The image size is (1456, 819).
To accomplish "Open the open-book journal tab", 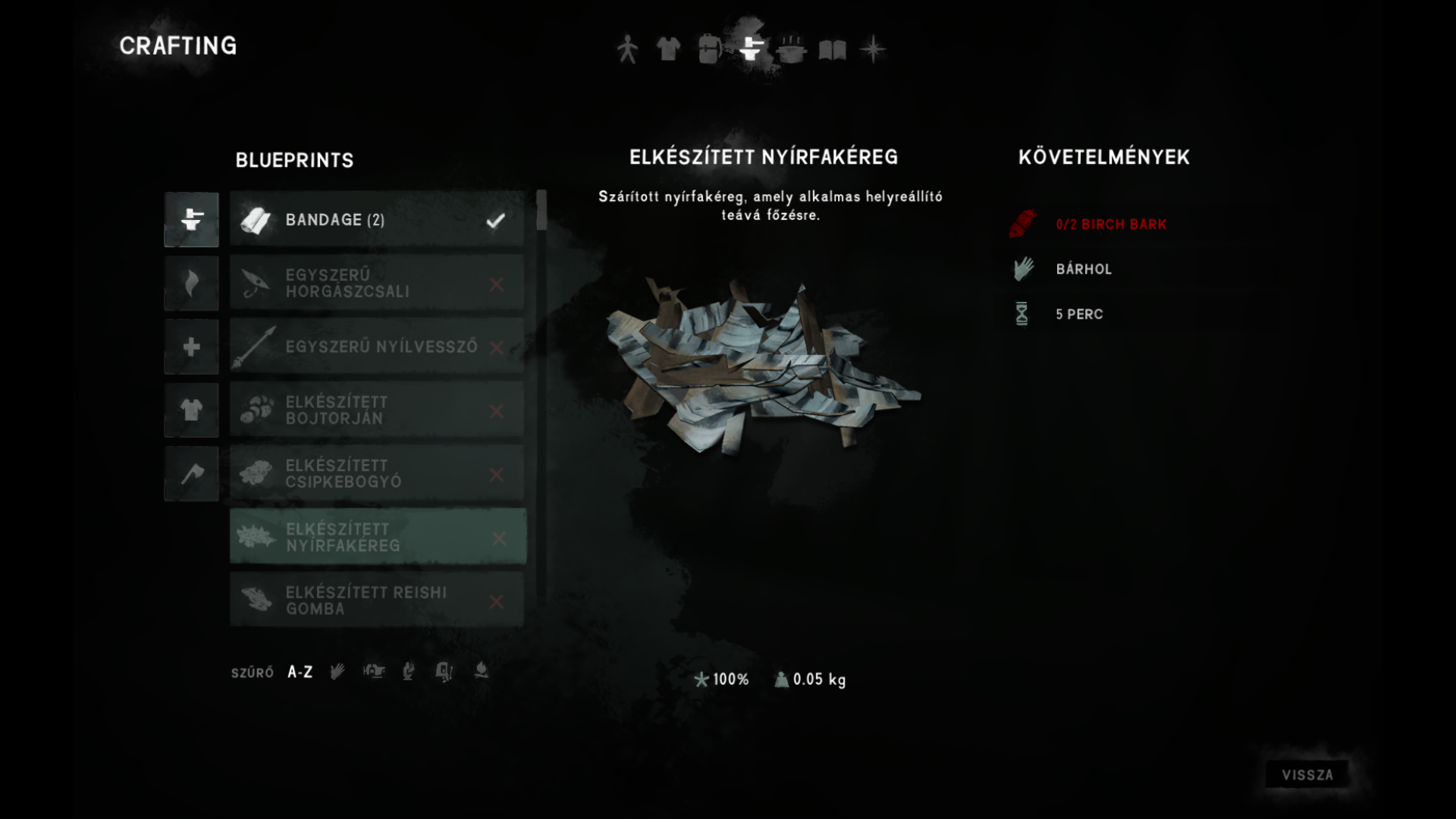I will point(832,50).
